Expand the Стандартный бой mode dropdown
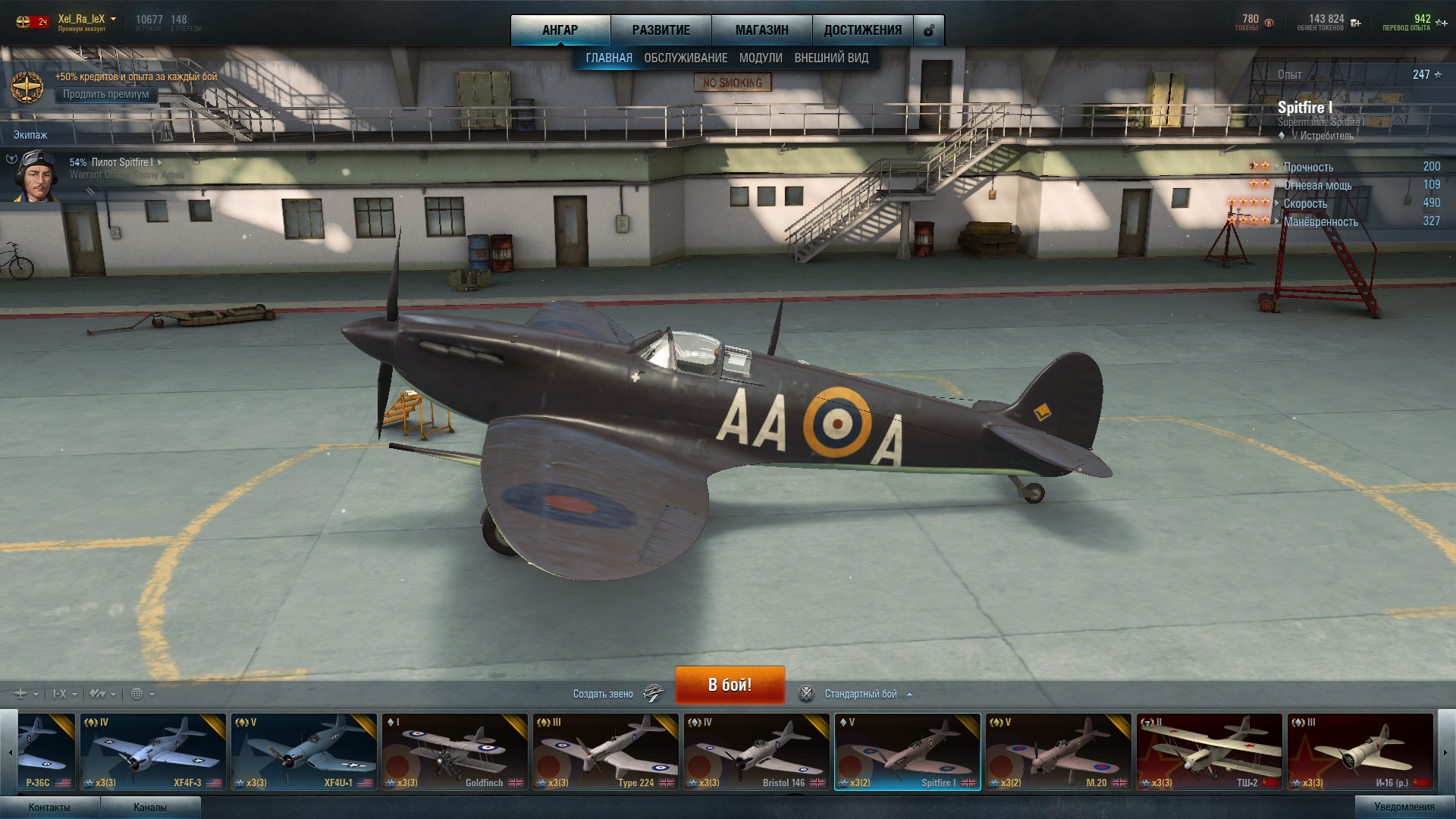This screenshot has height=819, width=1456. click(868, 694)
